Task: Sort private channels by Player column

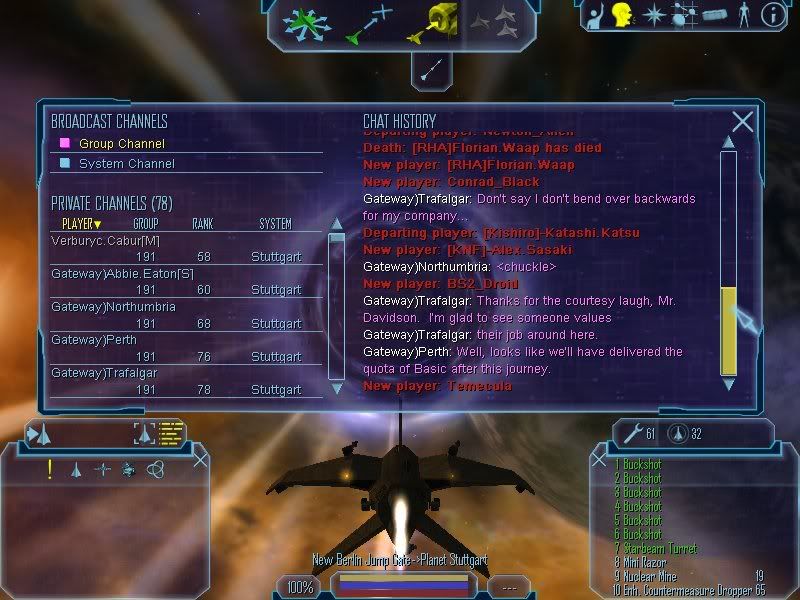Action: [82, 224]
